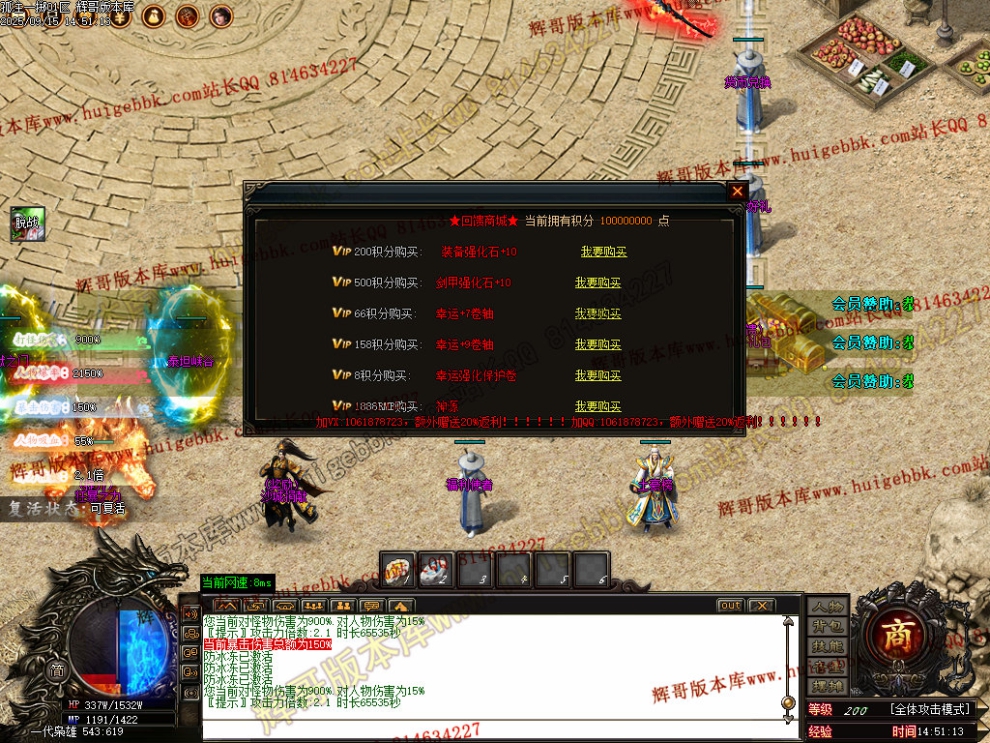Image resolution: width=990 pixels, height=743 pixels.
Task: Click 我要购买 for 剑甲强化石+10
Action: click(x=598, y=283)
